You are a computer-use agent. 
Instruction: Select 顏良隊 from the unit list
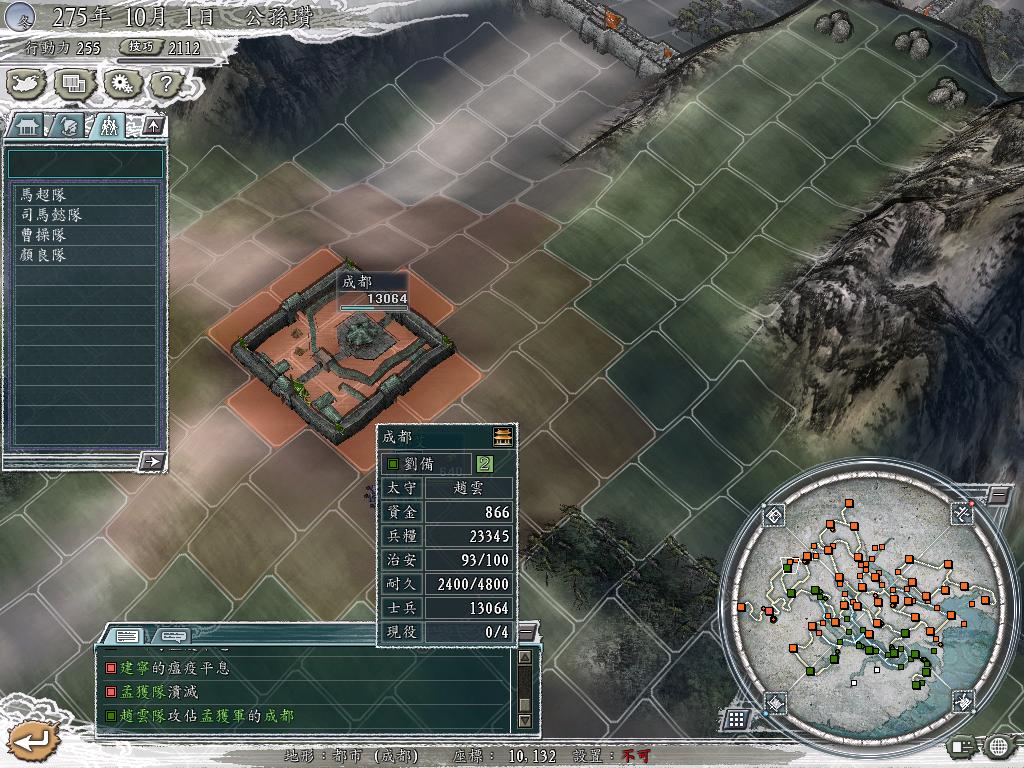[85, 255]
